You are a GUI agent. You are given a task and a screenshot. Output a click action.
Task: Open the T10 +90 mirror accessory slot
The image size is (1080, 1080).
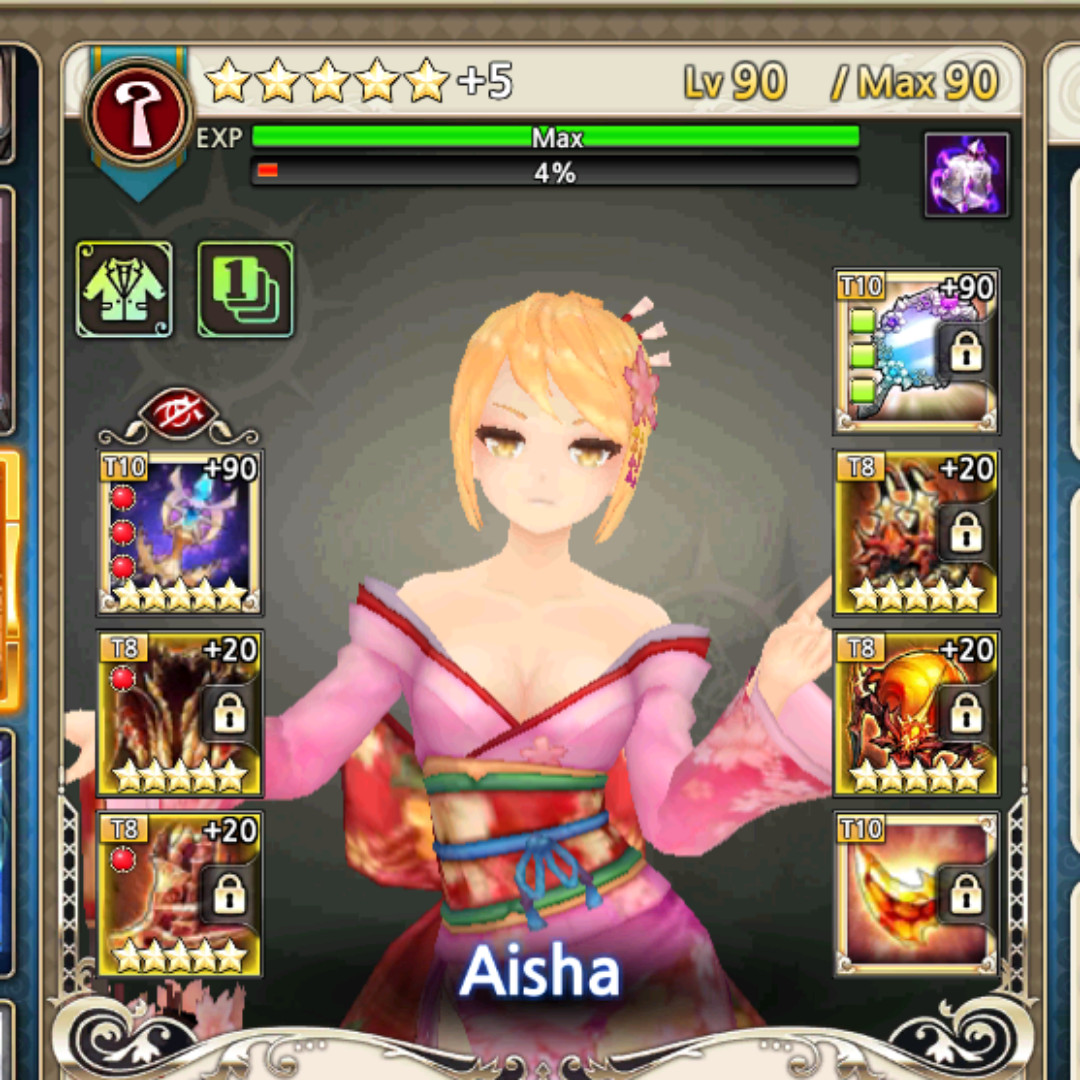pyautogui.click(x=916, y=351)
